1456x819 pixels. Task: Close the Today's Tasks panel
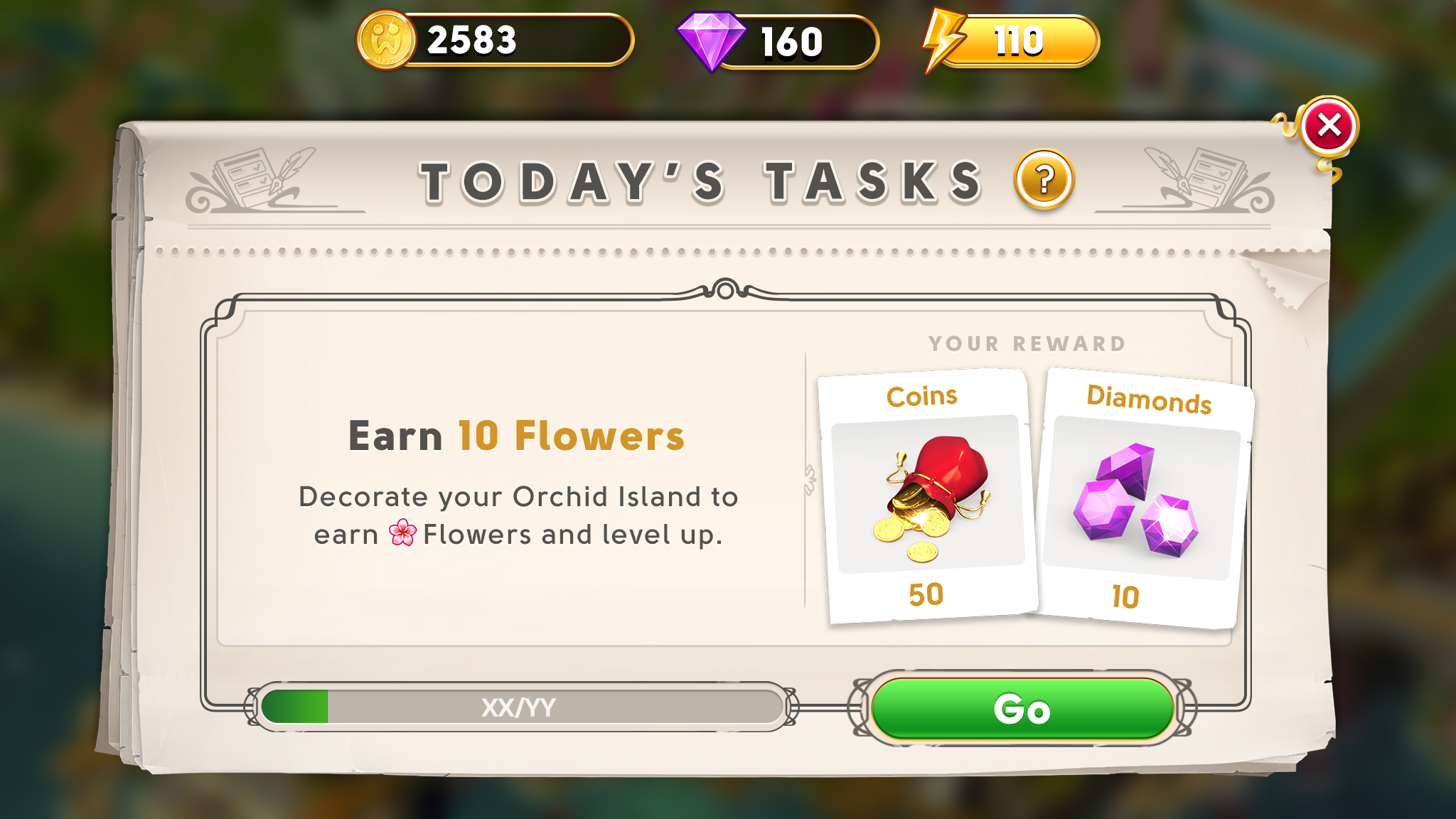[x=1328, y=127]
